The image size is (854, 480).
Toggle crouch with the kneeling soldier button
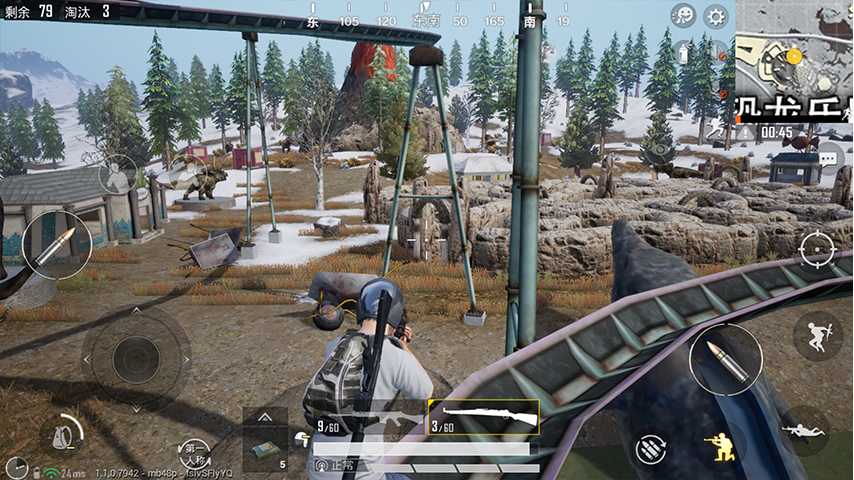[x=720, y=445]
